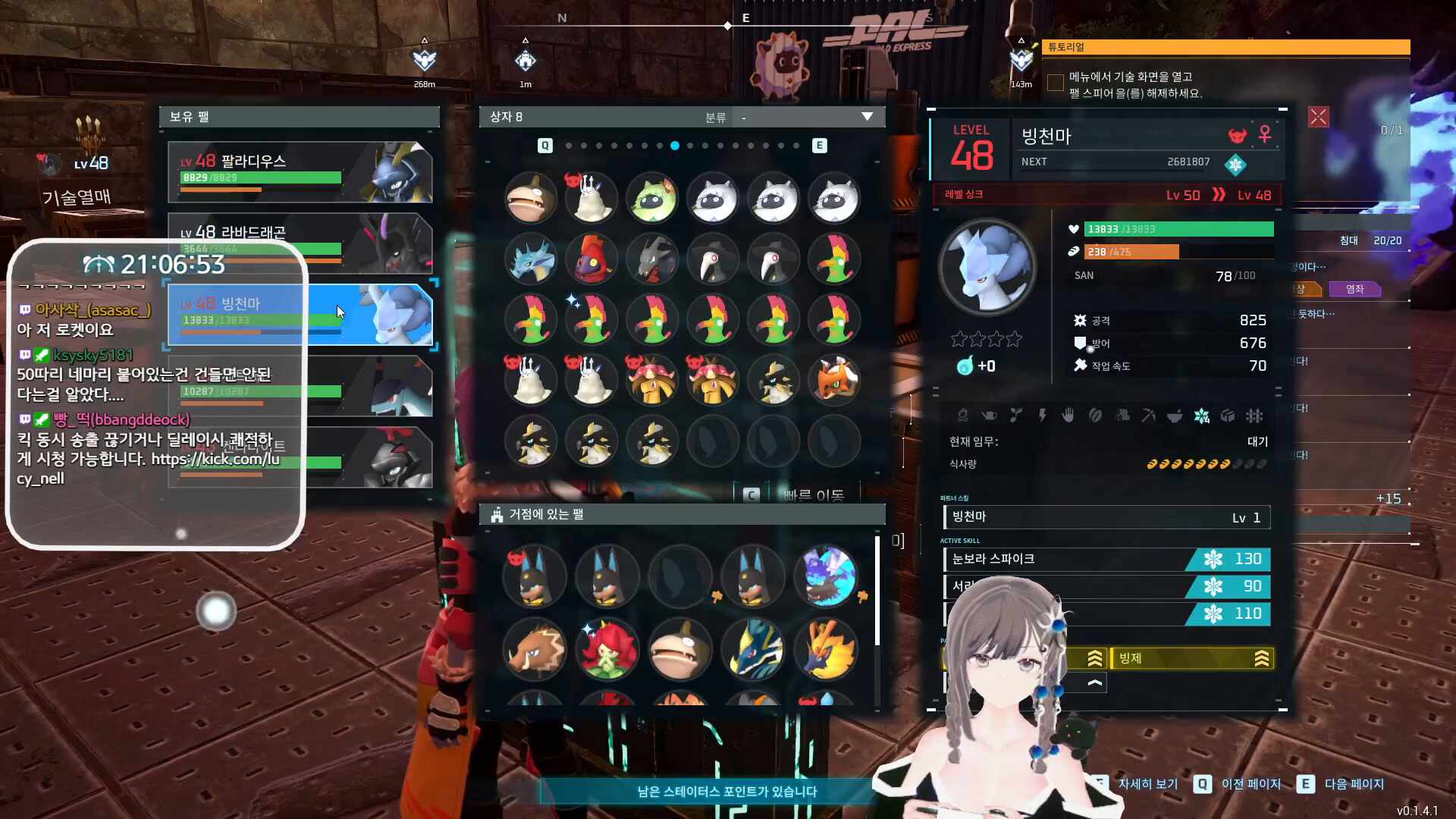Pick the blue dragon pal in the box
This screenshot has height=819, width=1456.
coord(531,259)
